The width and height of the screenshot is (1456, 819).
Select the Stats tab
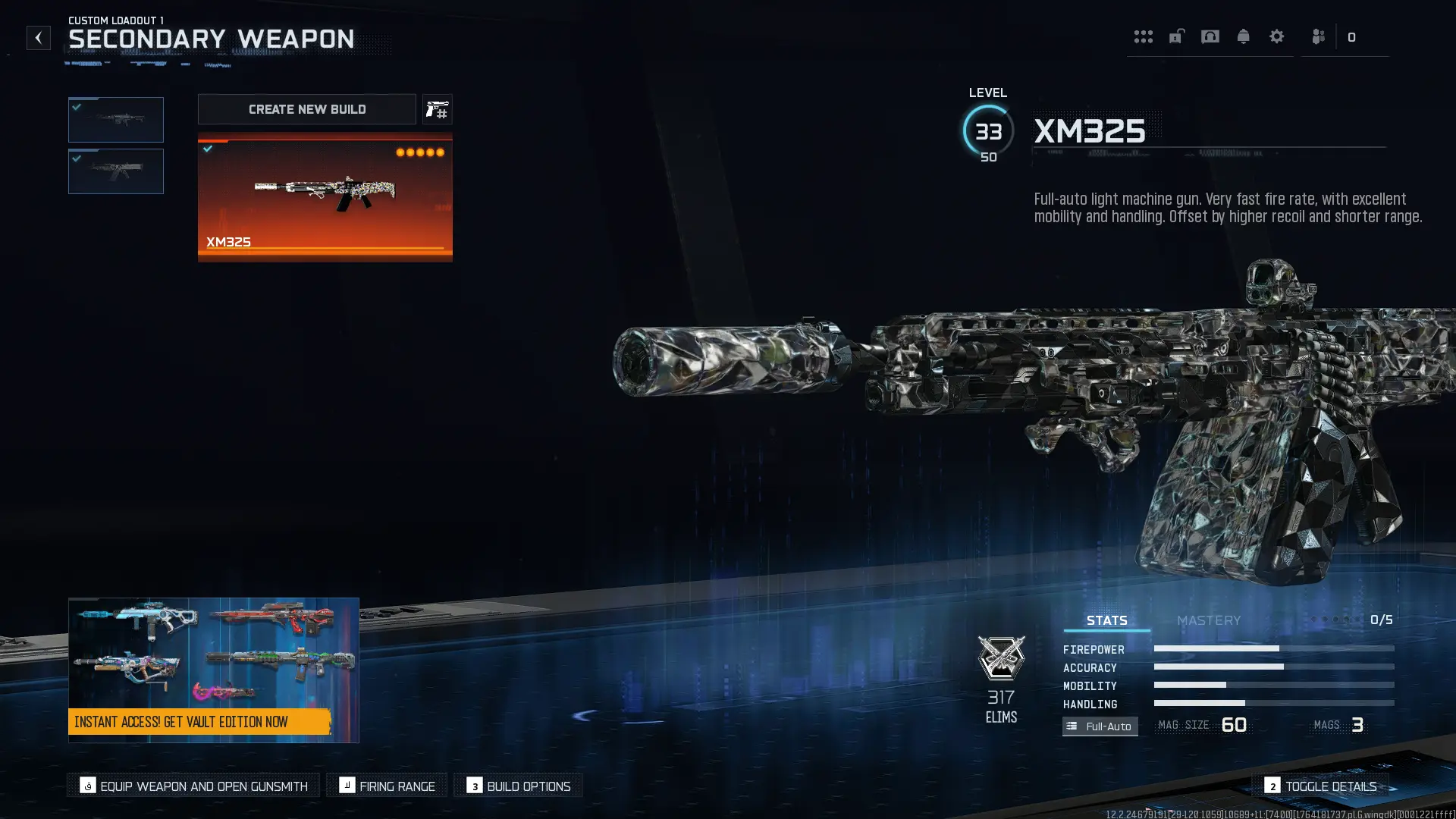click(1106, 620)
